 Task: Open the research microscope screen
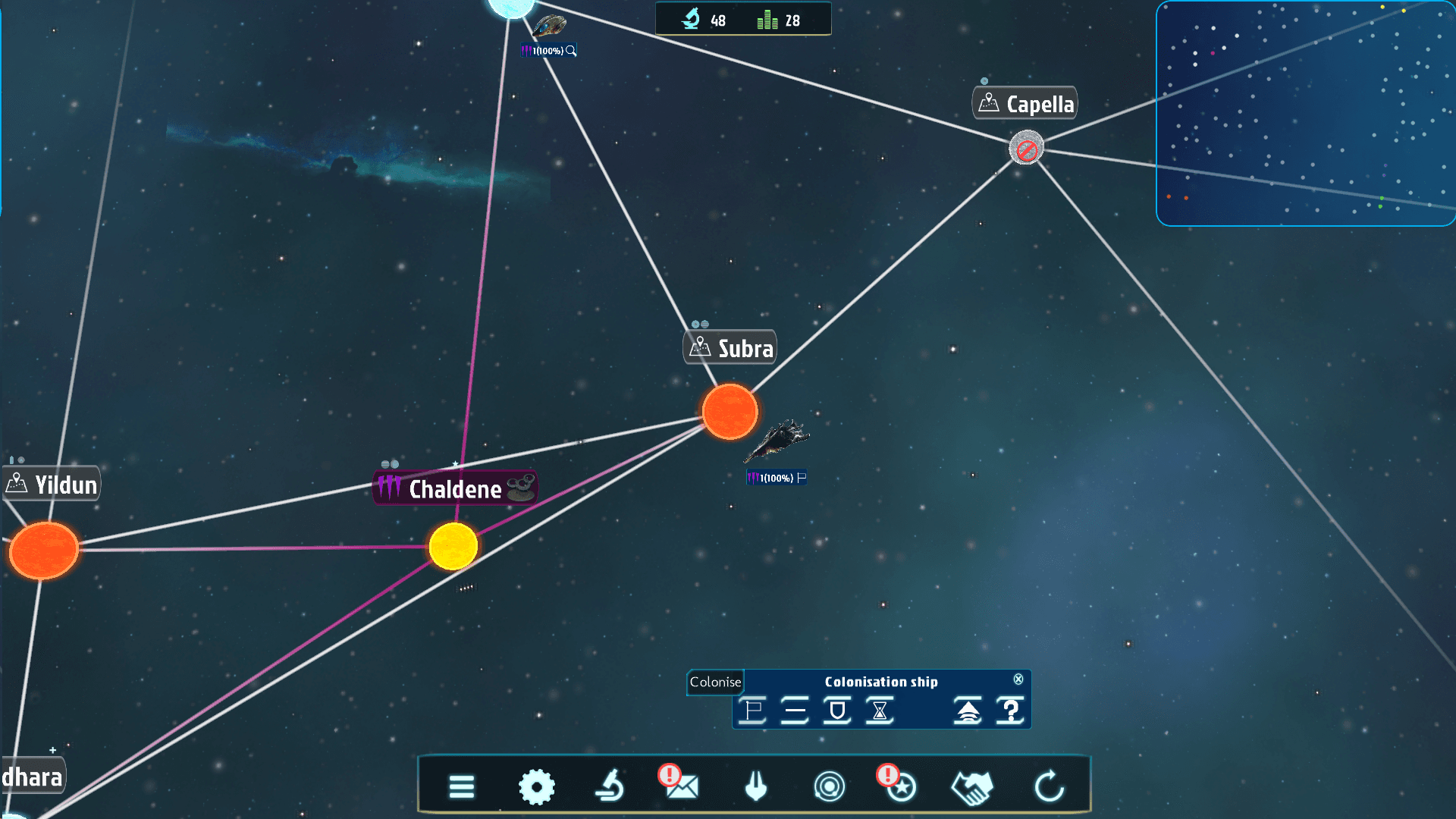tap(610, 786)
